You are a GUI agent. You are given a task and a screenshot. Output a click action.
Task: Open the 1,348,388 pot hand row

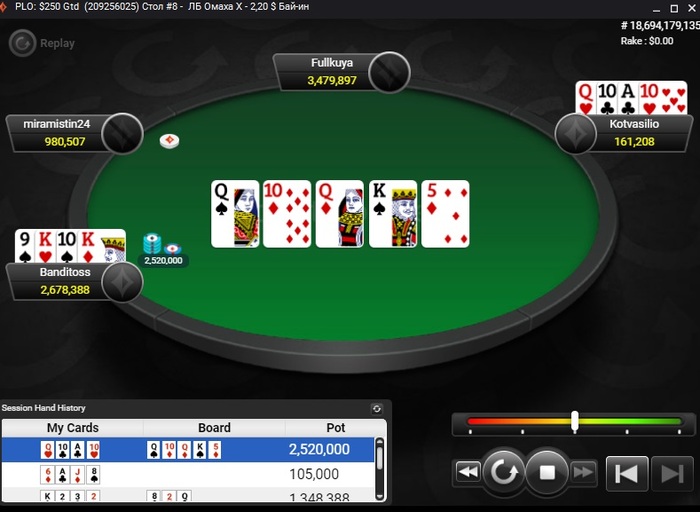190,496
